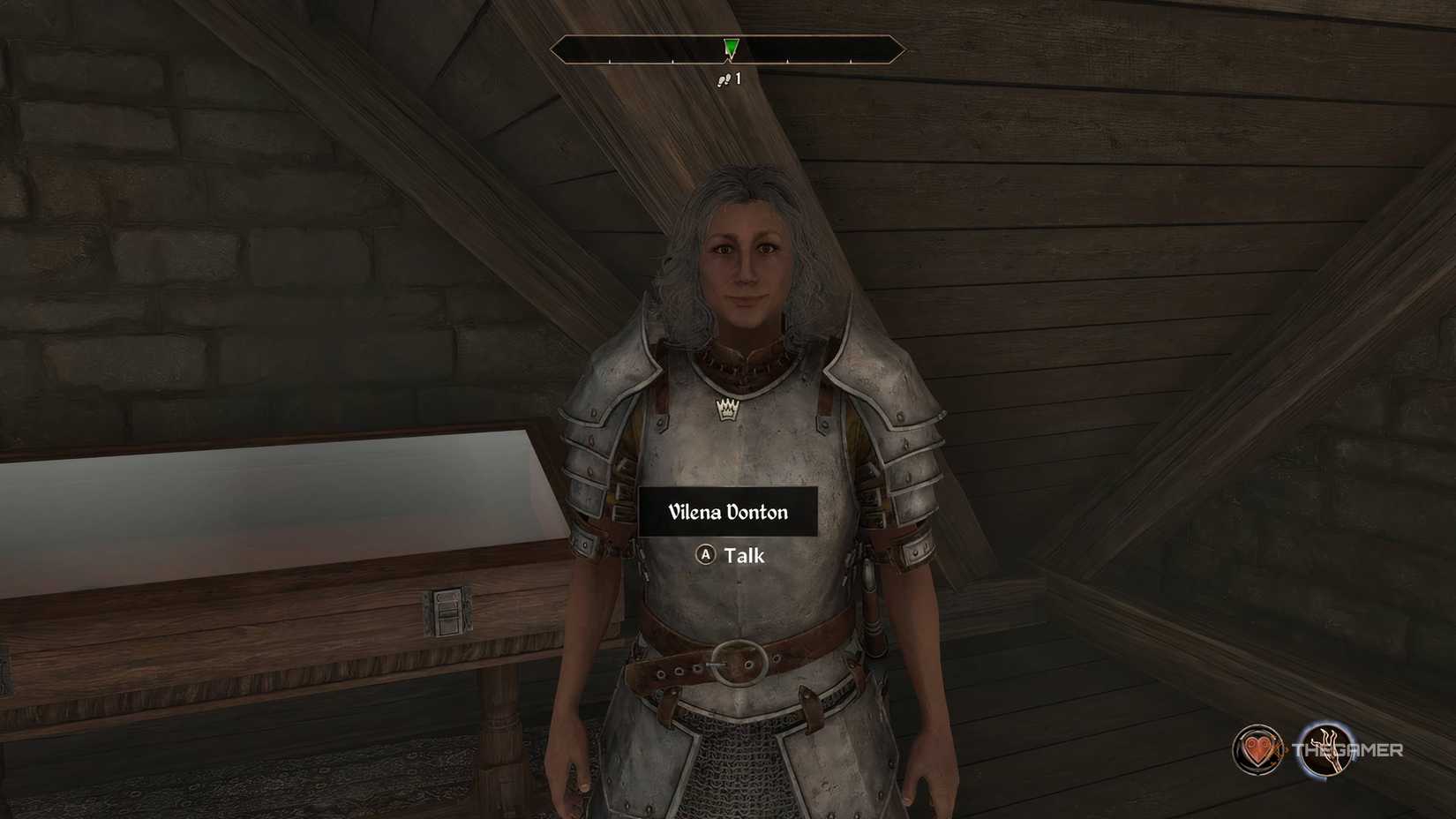Click the heart-shaped logo in the corner
This screenshot has height=819, width=1456.
pyautogui.click(x=1257, y=751)
